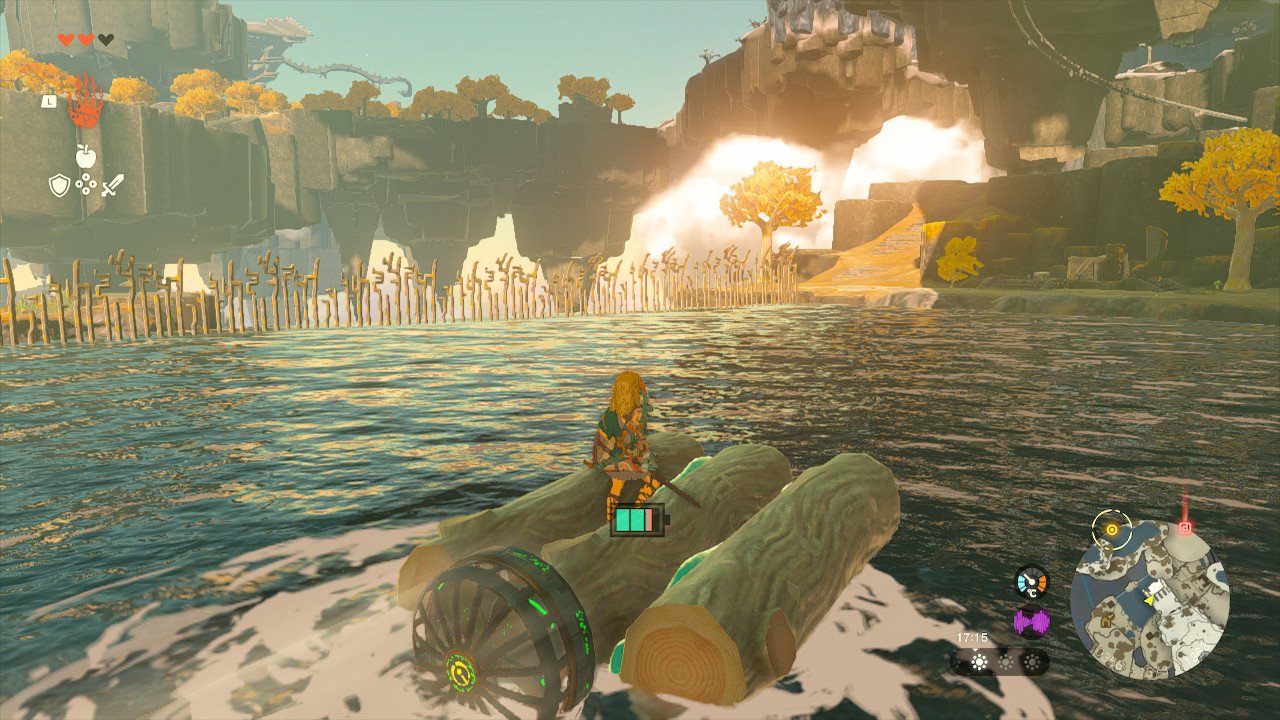The height and width of the screenshot is (720, 1280).
Task: Click the red pin marker above minimap
Action: coord(1185,527)
